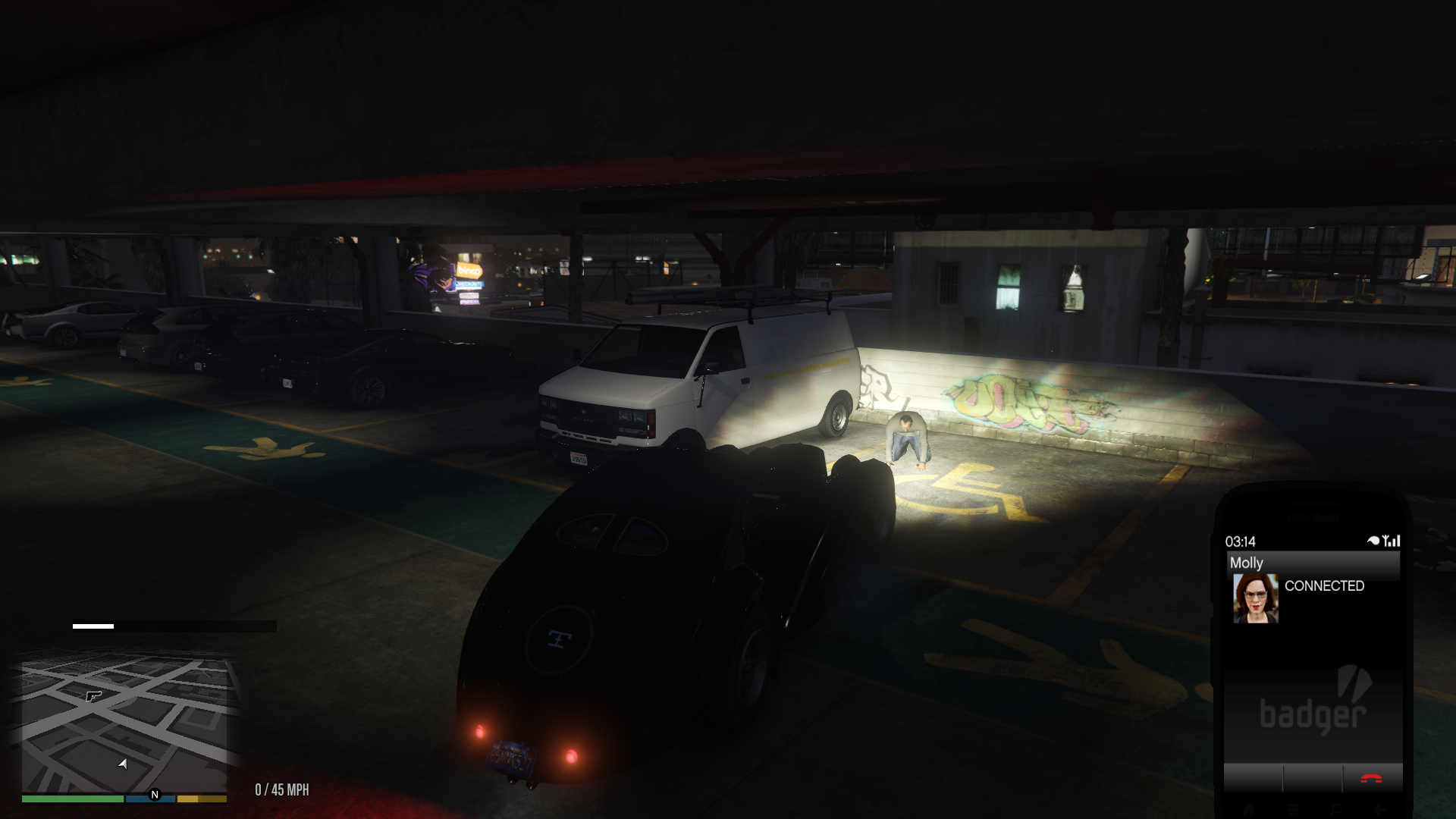This screenshot has height=819, width=1456.
Task: Tap Molly's contact photo on the phone
Action: (1256, 598)
